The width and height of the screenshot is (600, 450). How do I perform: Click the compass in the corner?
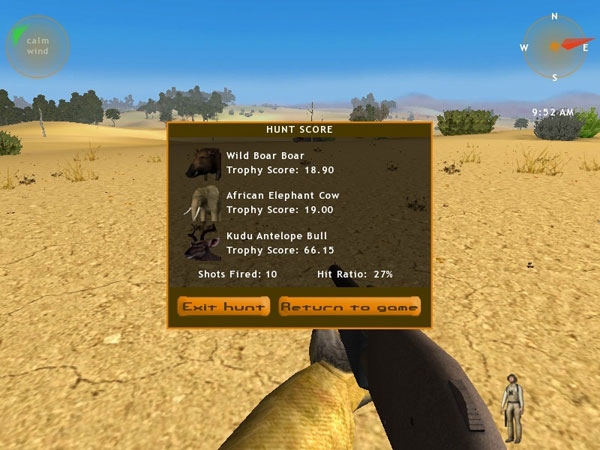(x=553, y=46)
